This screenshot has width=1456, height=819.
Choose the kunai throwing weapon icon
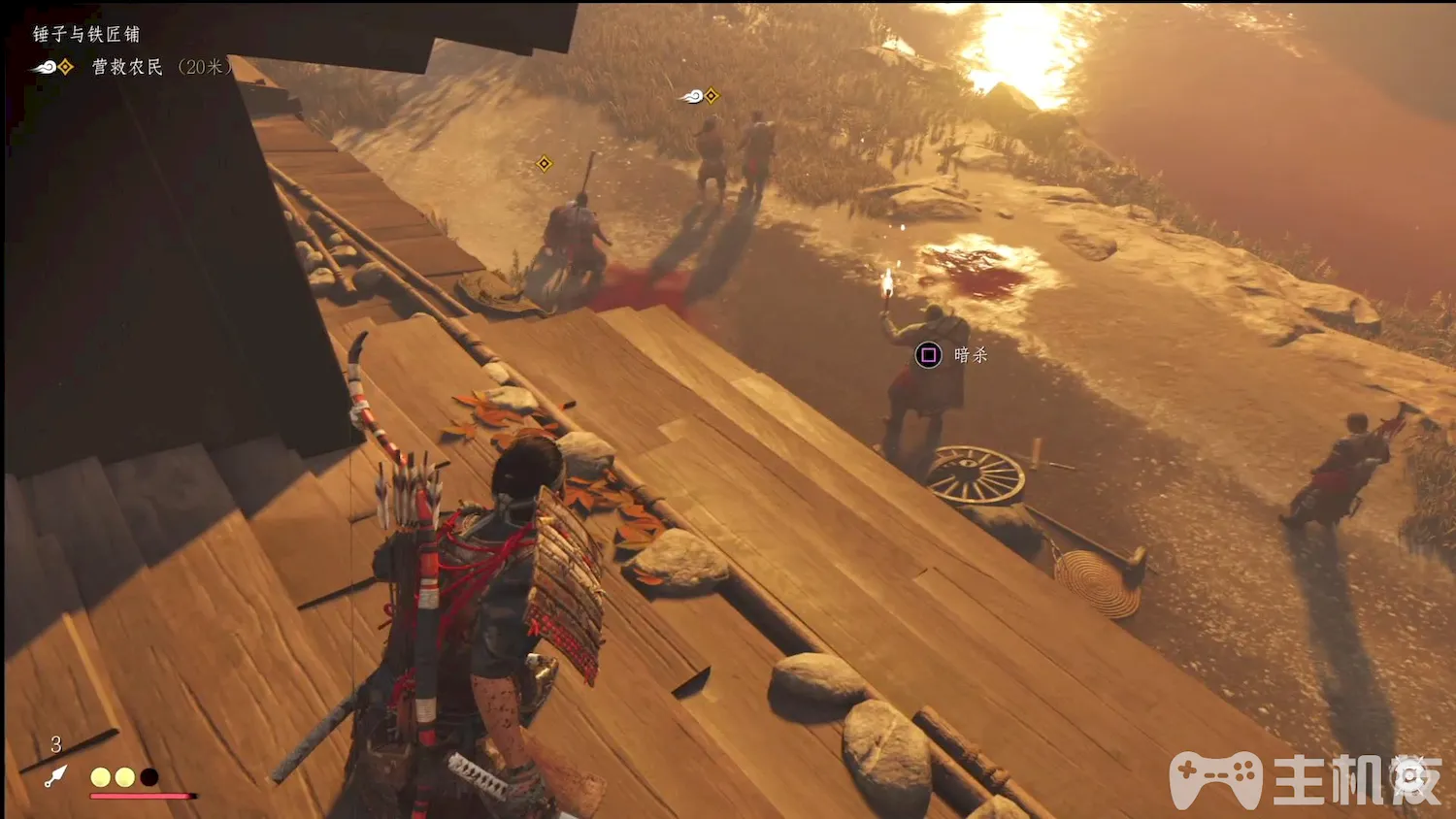tap(56, 776)
